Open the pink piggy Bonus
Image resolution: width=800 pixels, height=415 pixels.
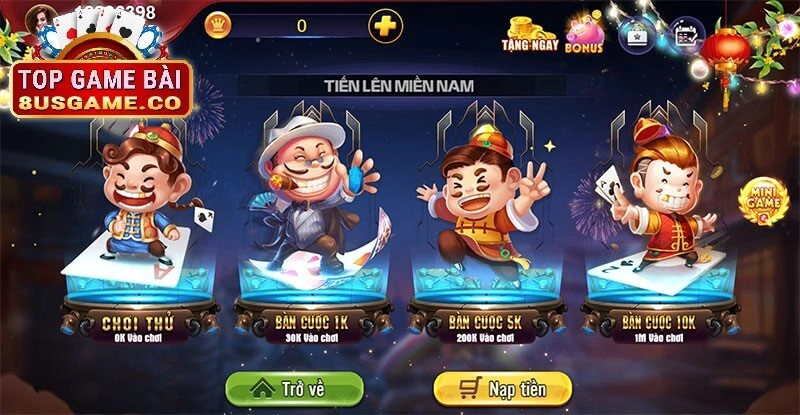(x=584, y=34)
